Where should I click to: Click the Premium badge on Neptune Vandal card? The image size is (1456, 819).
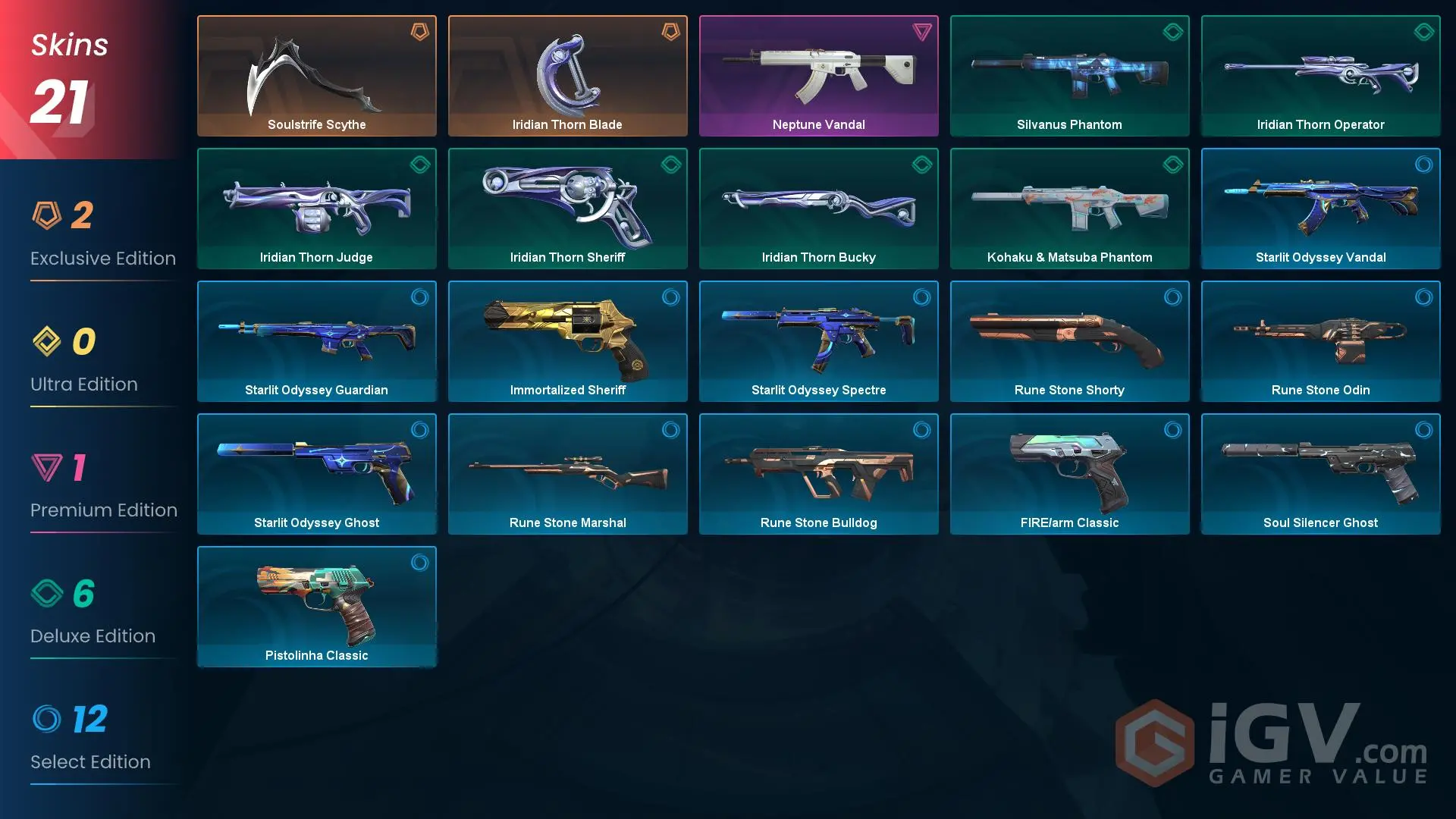[x=921, y=32]
